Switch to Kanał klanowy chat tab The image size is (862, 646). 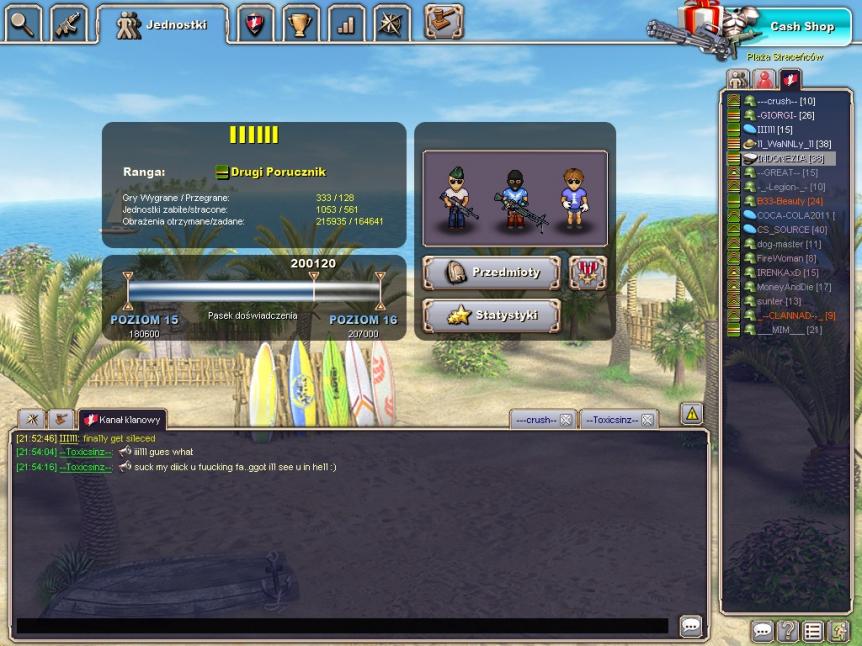[x=123, y=418]
